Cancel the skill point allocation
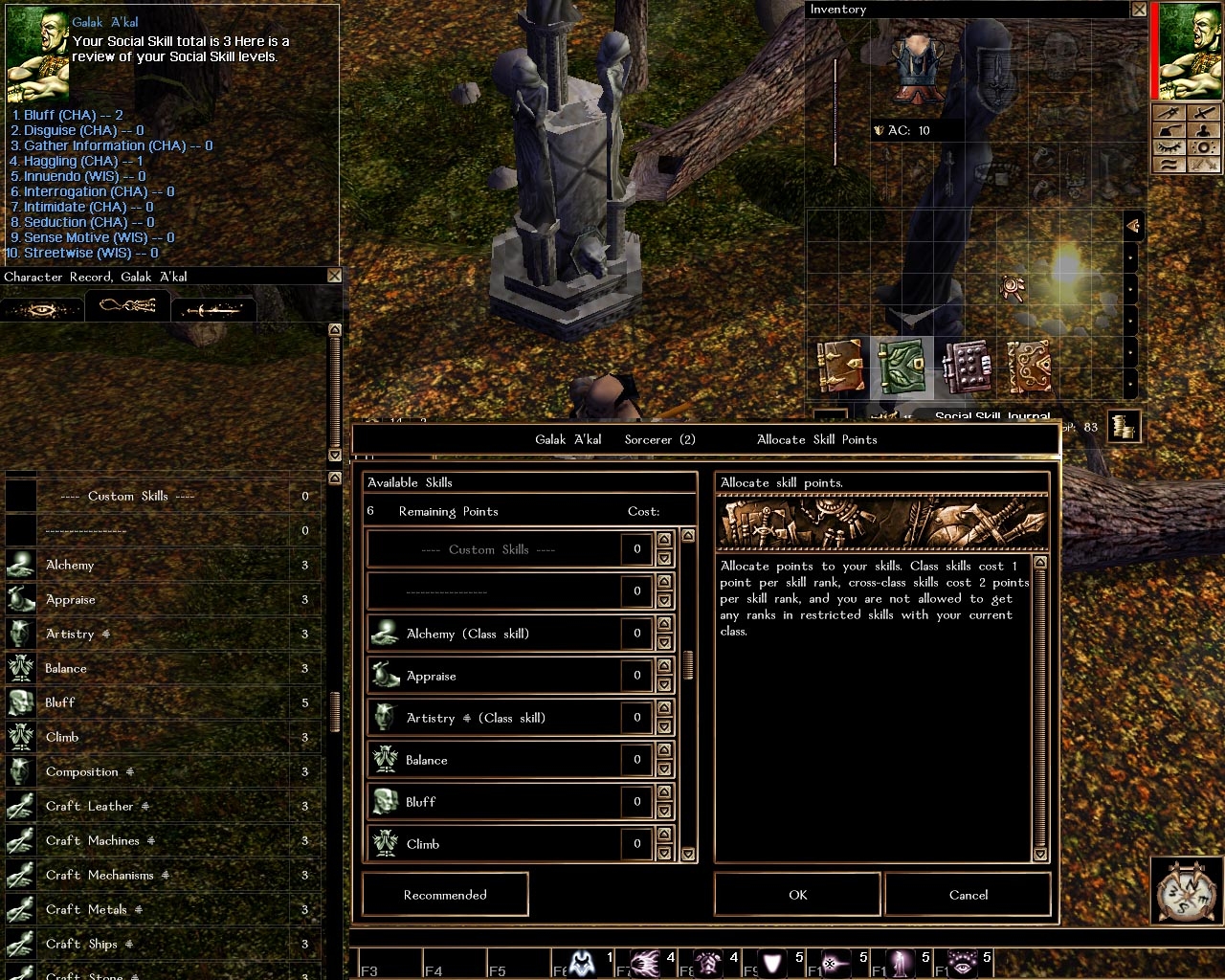 (x=968, y=895)
